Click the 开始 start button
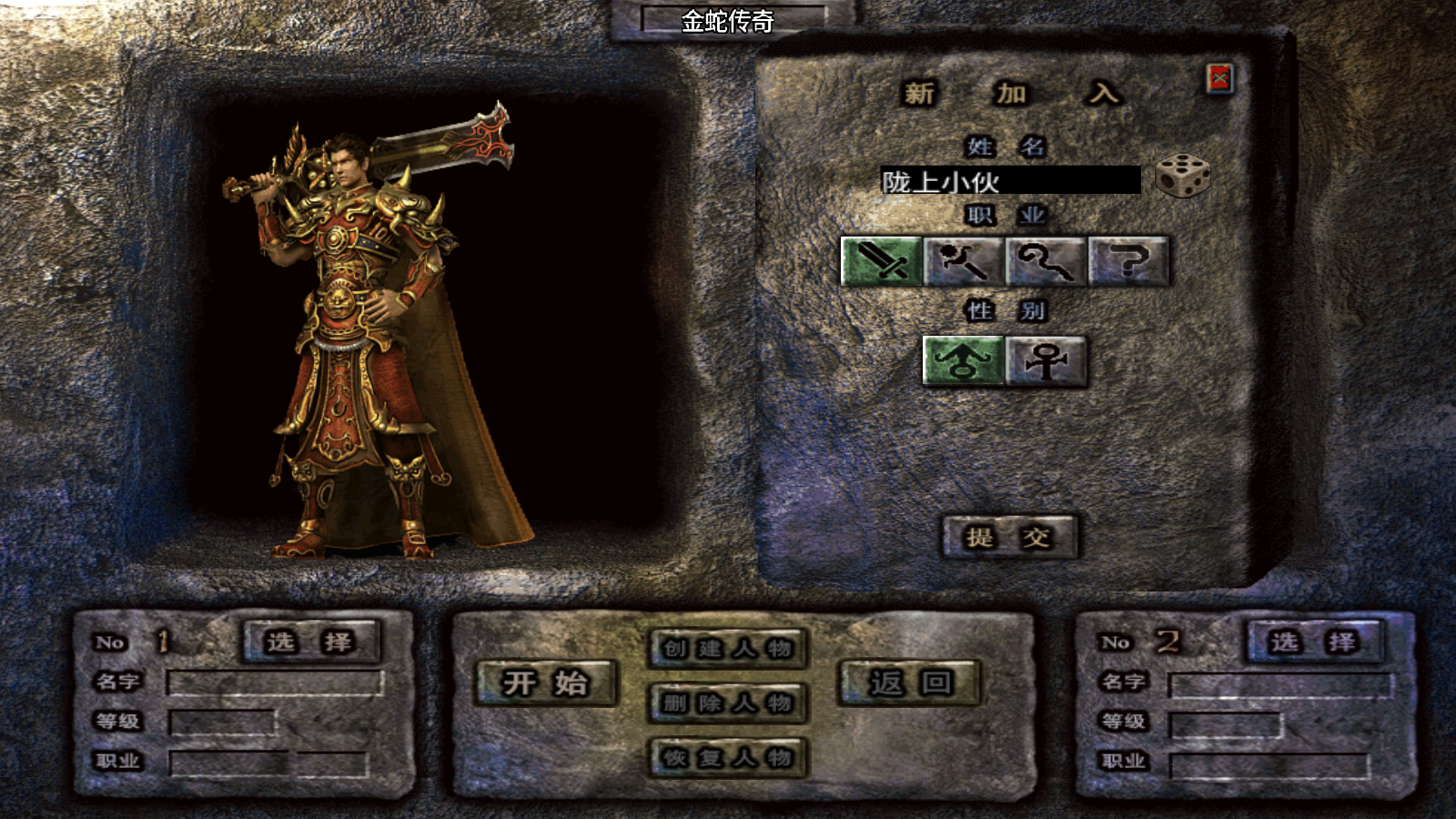The height and width of the screenshot is (819, 1456). click(x=546, y=682)
